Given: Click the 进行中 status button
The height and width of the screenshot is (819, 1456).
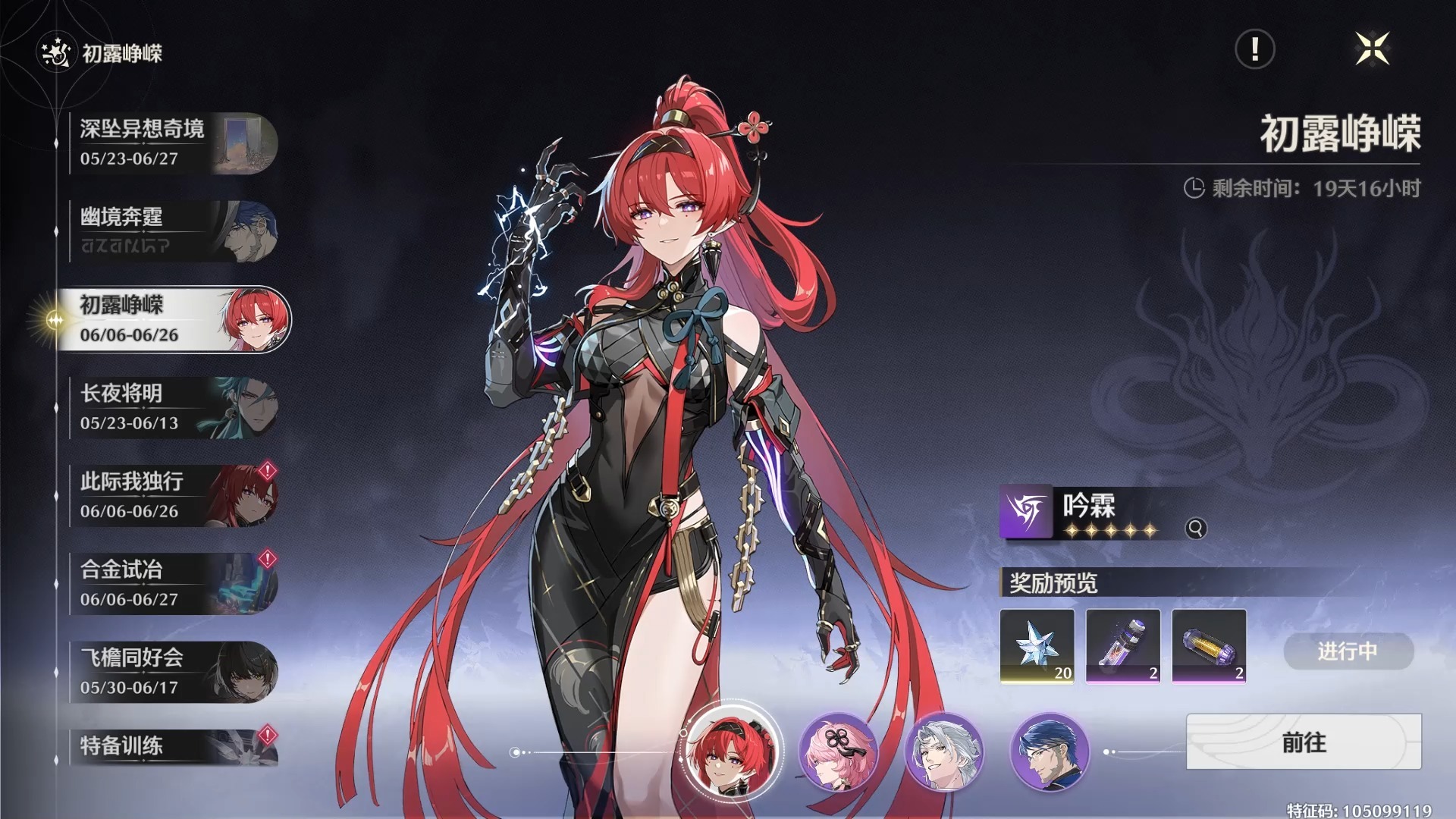Looking at the screenshot, I should pos(1348,651).
